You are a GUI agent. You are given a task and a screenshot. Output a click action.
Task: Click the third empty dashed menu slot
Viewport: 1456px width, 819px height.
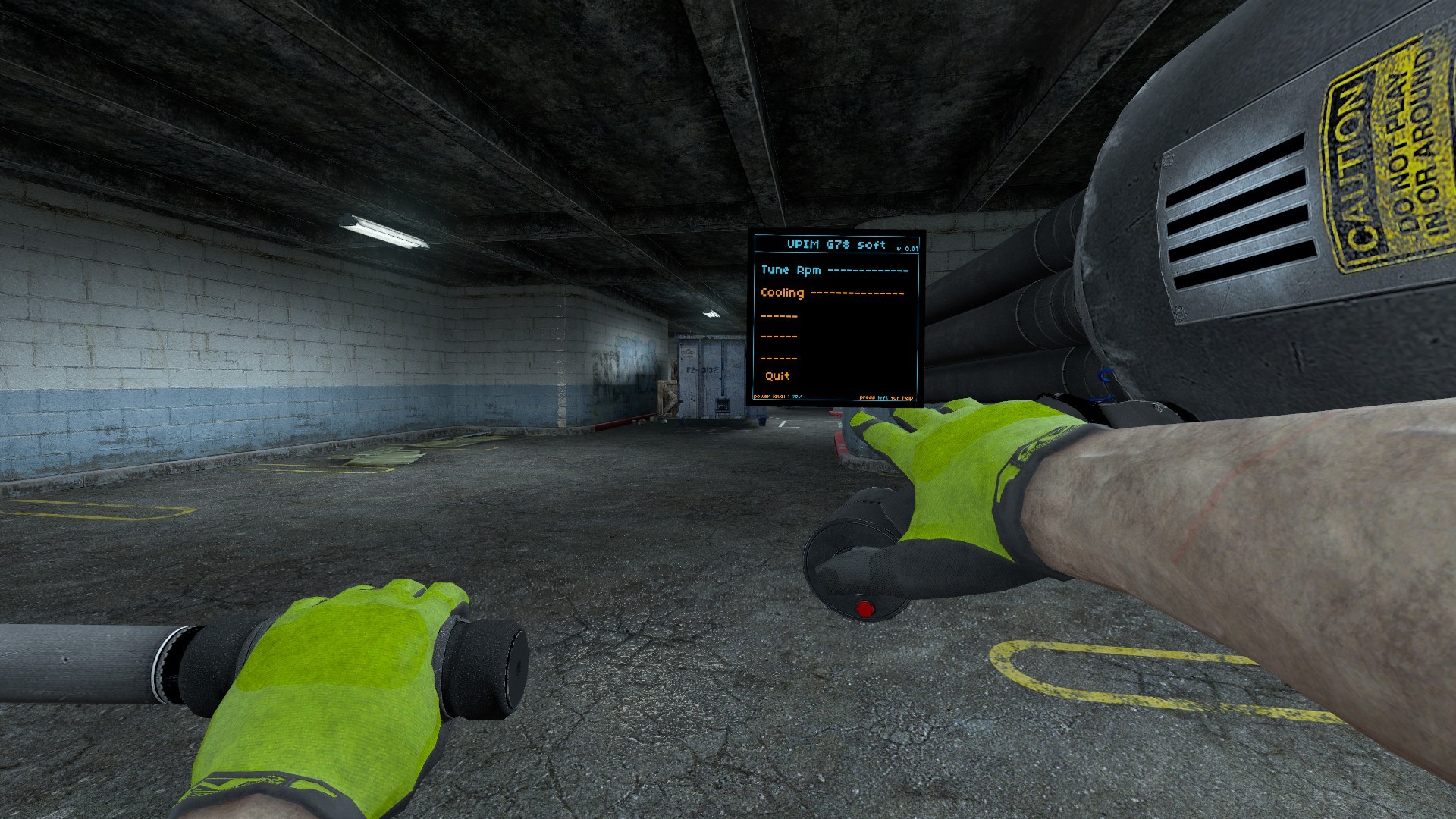[779, 358]
